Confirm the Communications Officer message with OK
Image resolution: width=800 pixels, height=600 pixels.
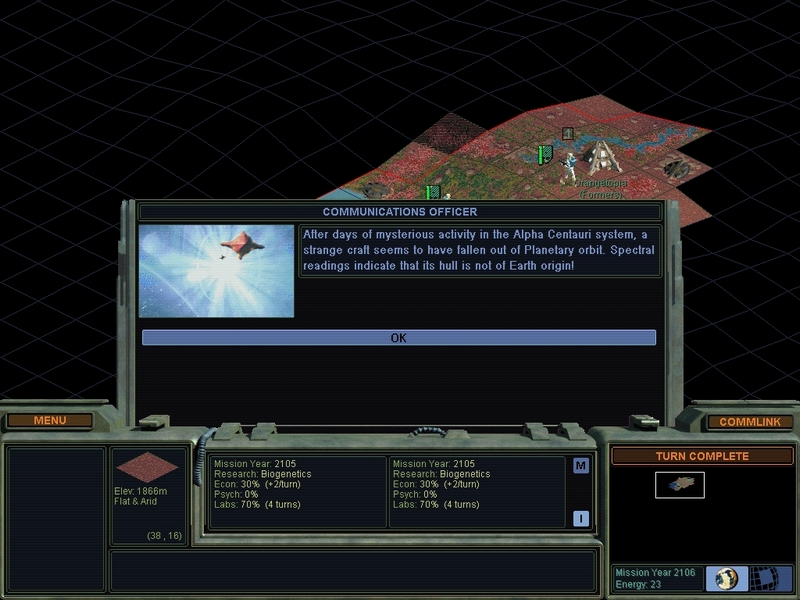click(398, 338)
